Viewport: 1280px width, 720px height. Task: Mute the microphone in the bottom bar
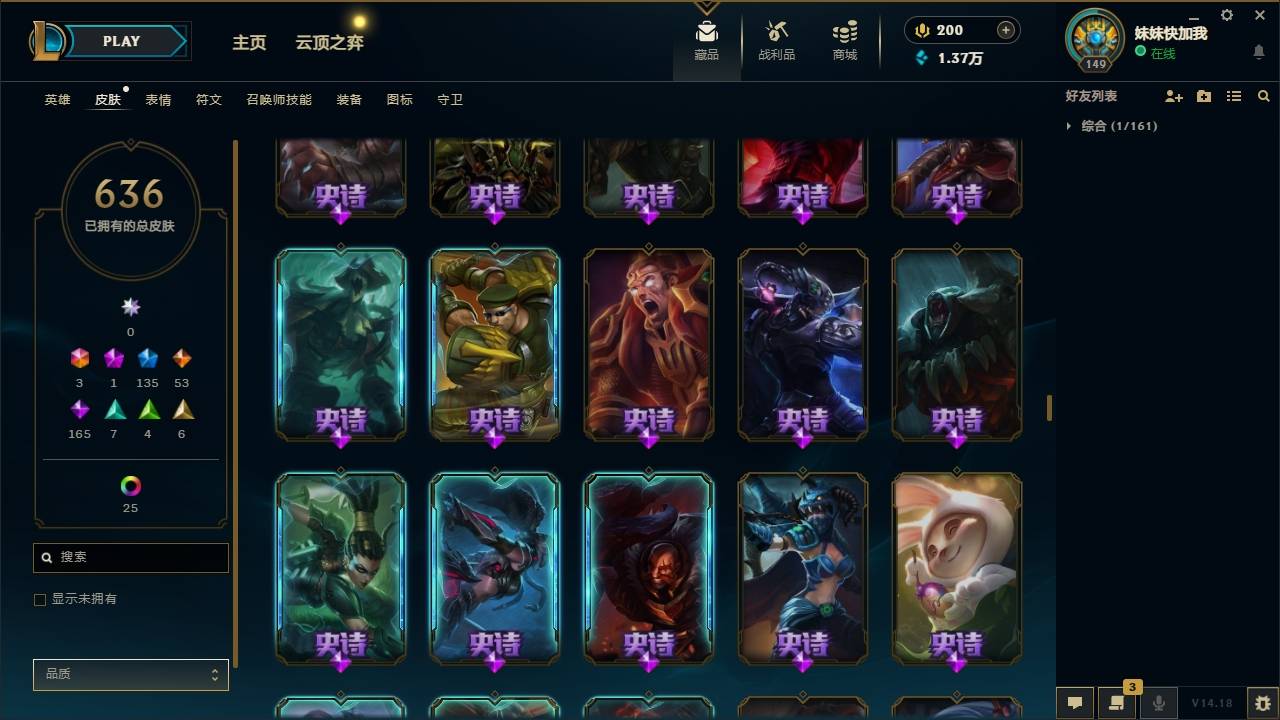tap(1158, 702)
